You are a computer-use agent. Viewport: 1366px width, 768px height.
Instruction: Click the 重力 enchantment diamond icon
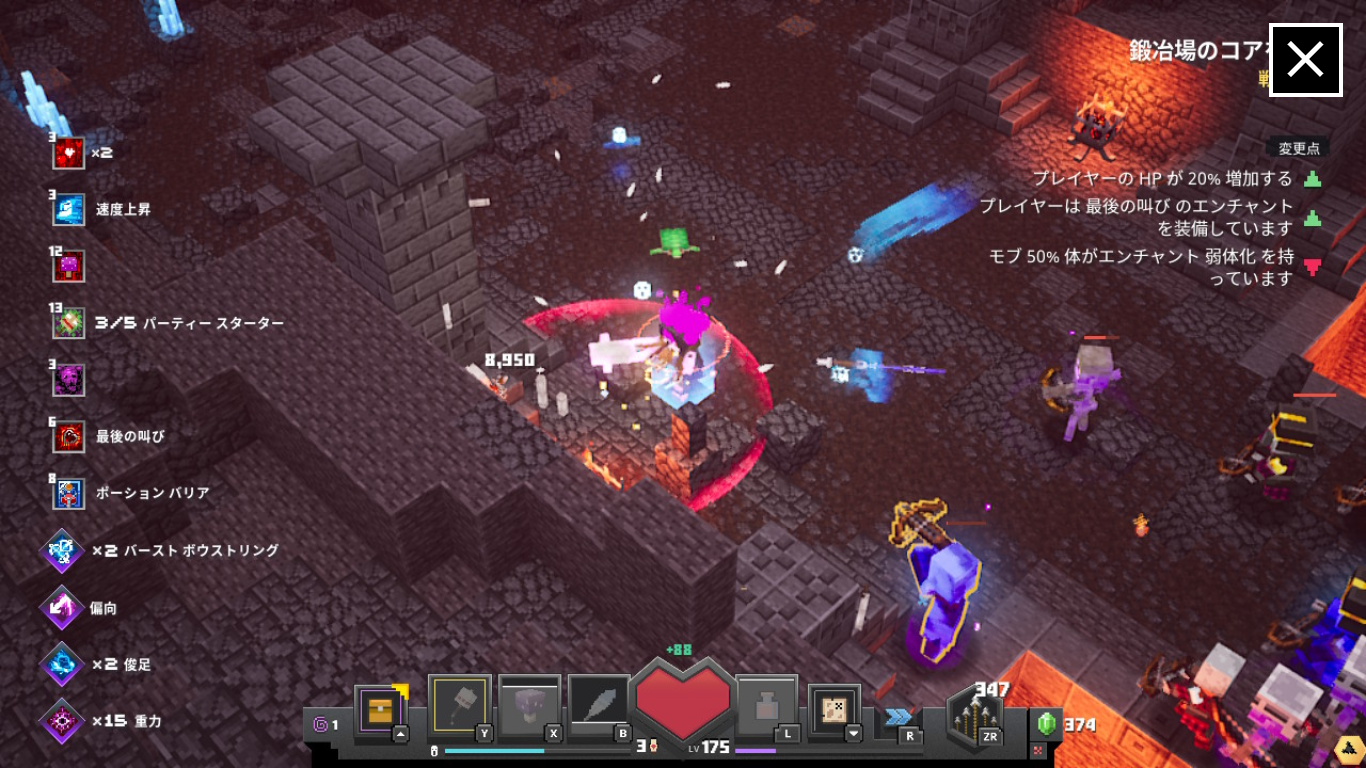[62, 721]
